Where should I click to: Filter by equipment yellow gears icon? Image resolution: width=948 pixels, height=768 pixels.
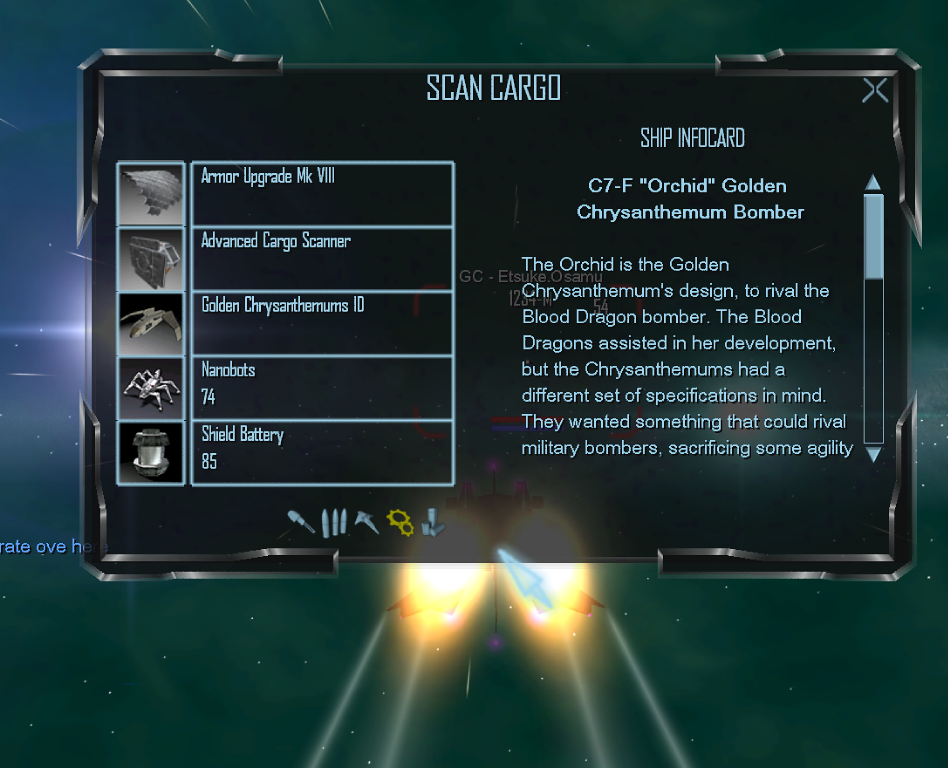coord(400,521)
